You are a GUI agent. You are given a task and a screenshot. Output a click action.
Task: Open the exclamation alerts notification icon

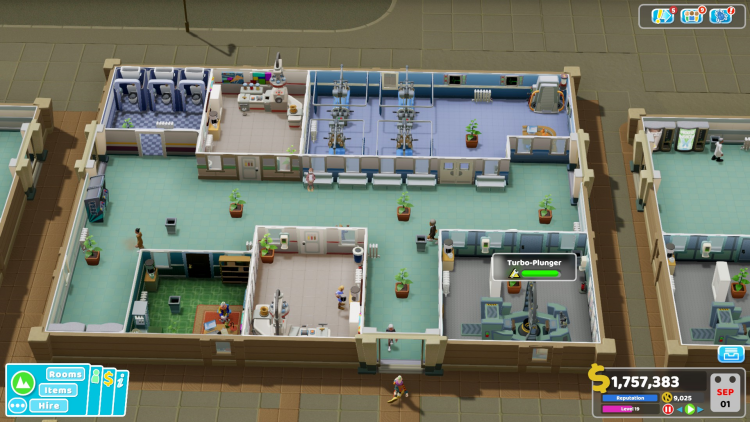[x=662, y=16]
